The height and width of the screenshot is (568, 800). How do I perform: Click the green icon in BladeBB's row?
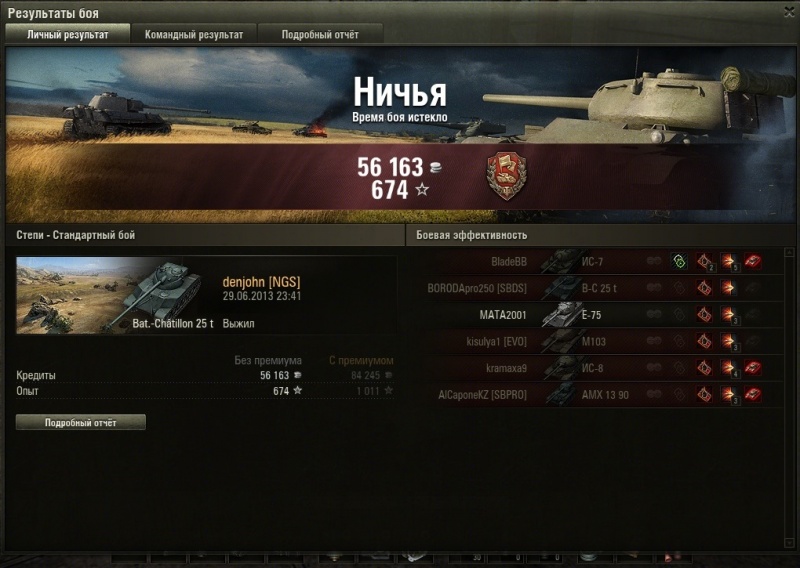[679, 262]
